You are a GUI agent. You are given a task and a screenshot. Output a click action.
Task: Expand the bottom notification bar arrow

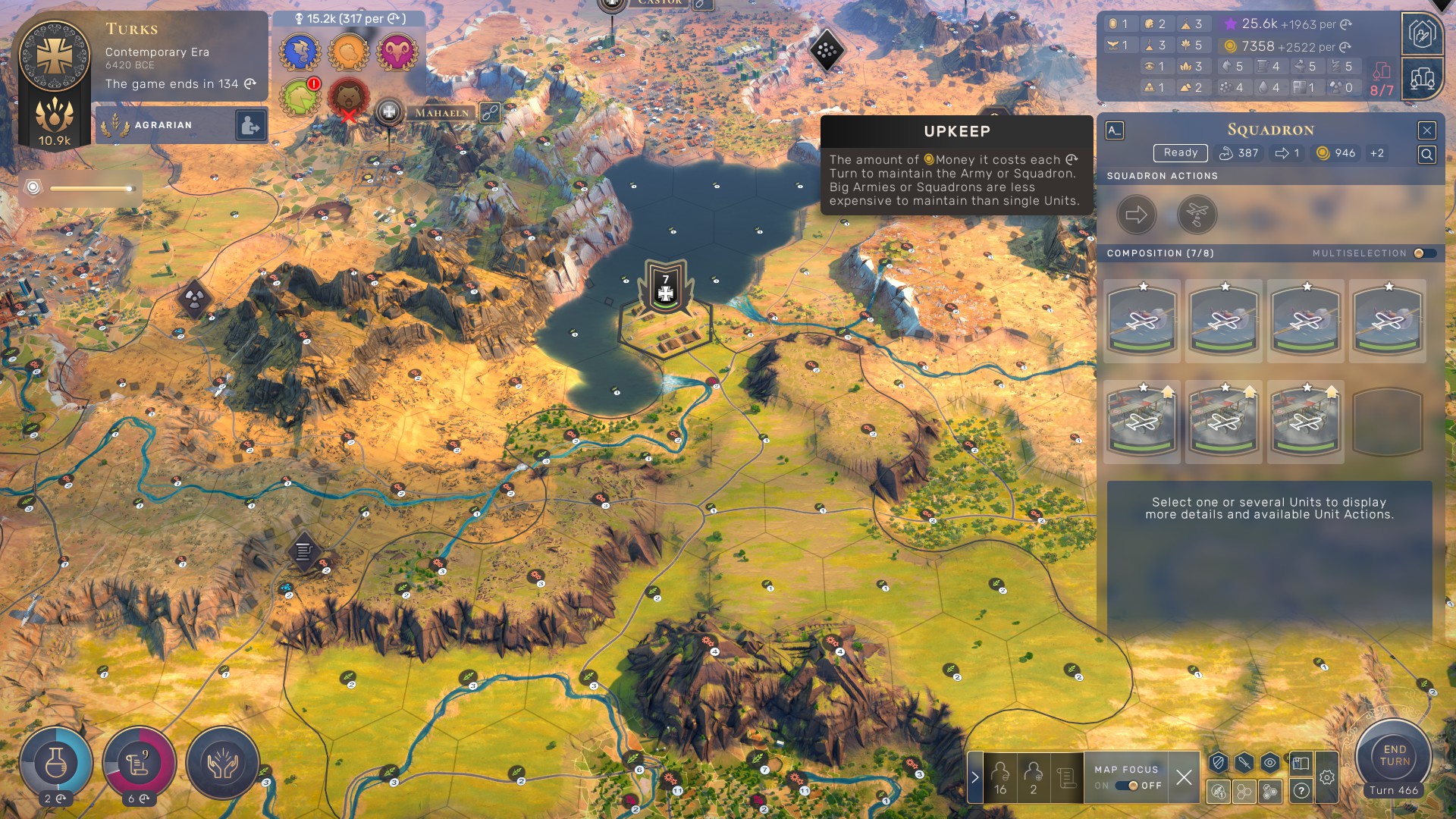coord(975,777)
